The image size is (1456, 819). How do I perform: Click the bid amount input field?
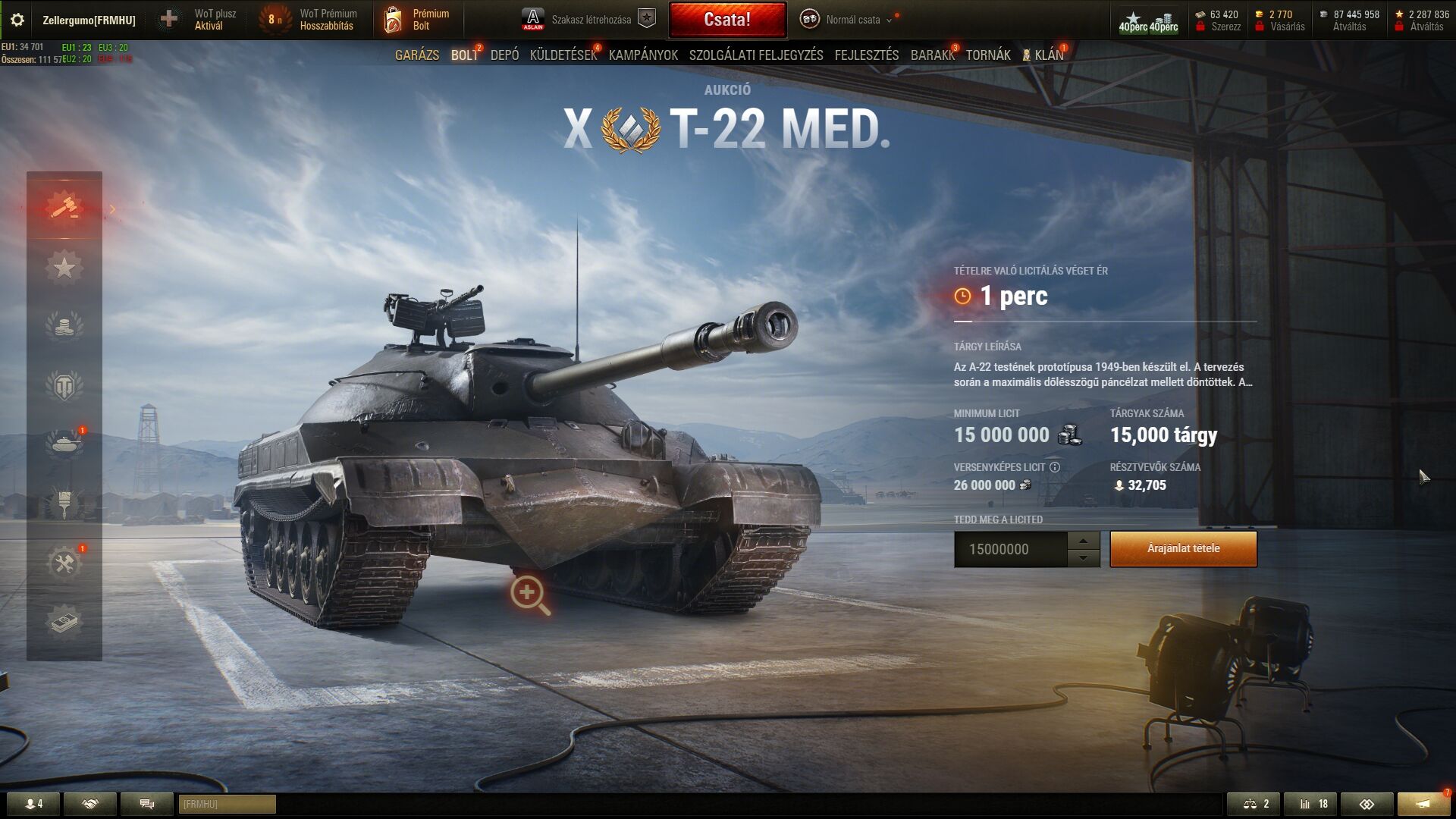(1010, 550)
